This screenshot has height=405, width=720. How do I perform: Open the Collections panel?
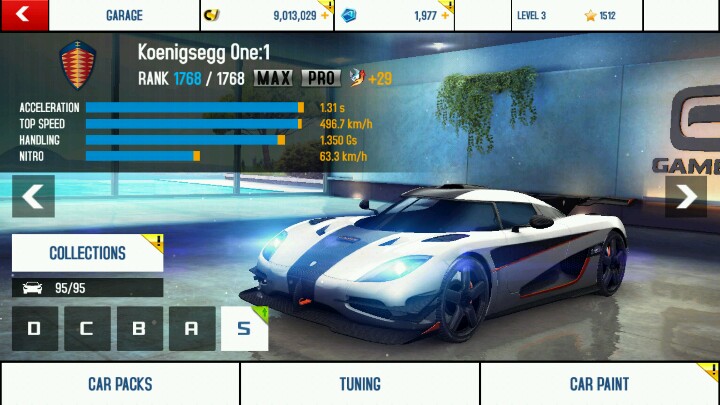pyautogui.click(x=87, y=253)
